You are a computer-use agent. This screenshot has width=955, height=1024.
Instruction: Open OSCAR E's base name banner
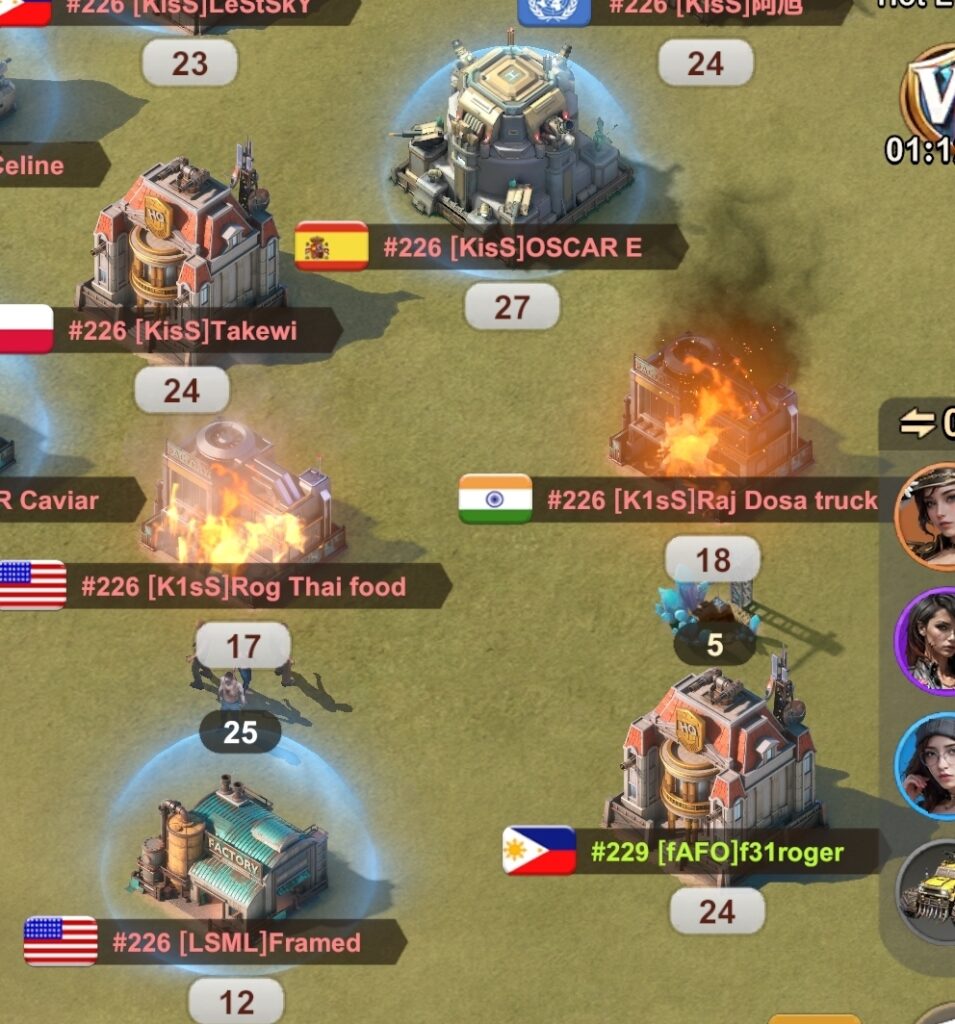(x=512, y=247)
